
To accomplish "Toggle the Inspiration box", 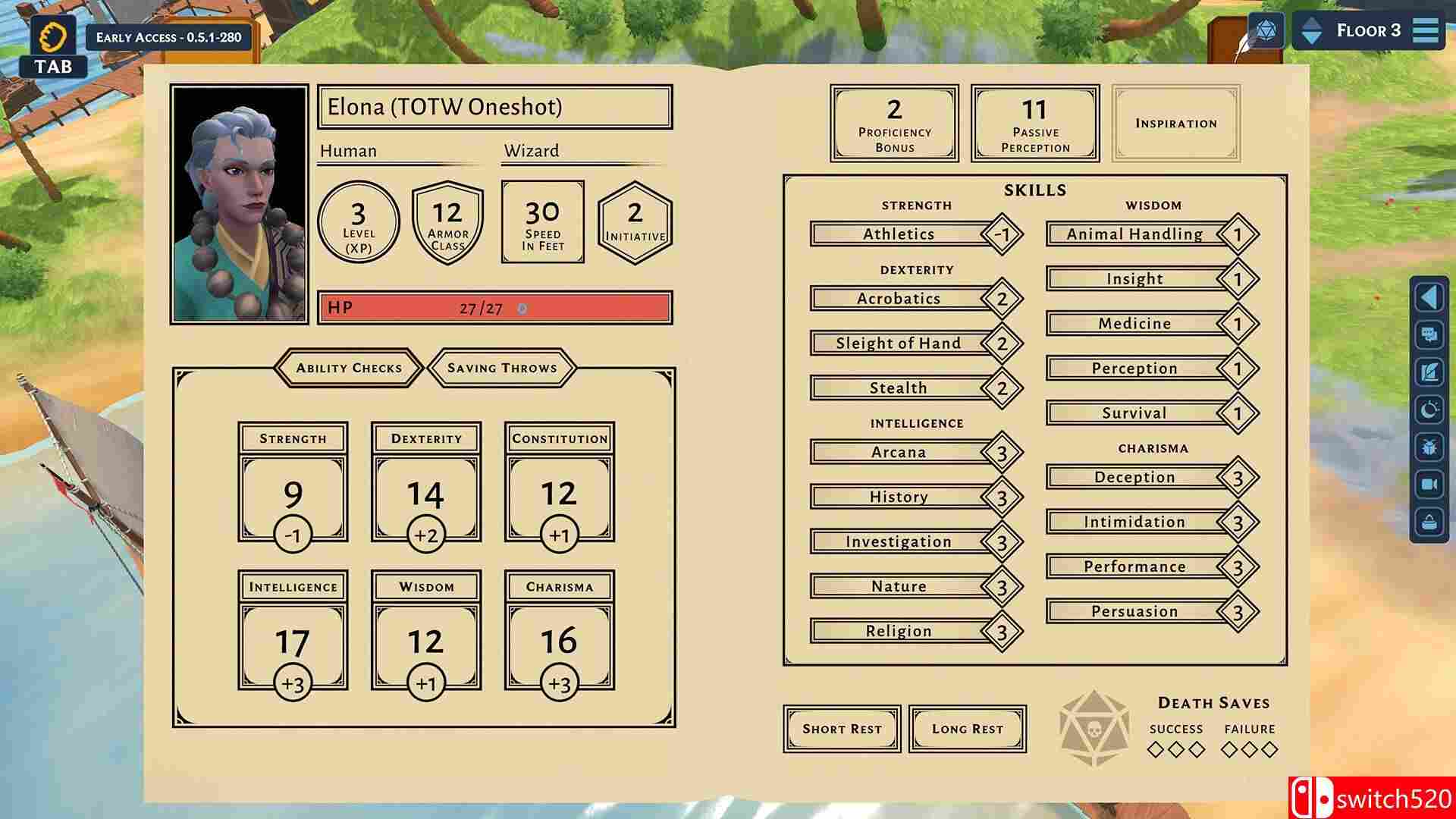I will (x=1175, y=122).
